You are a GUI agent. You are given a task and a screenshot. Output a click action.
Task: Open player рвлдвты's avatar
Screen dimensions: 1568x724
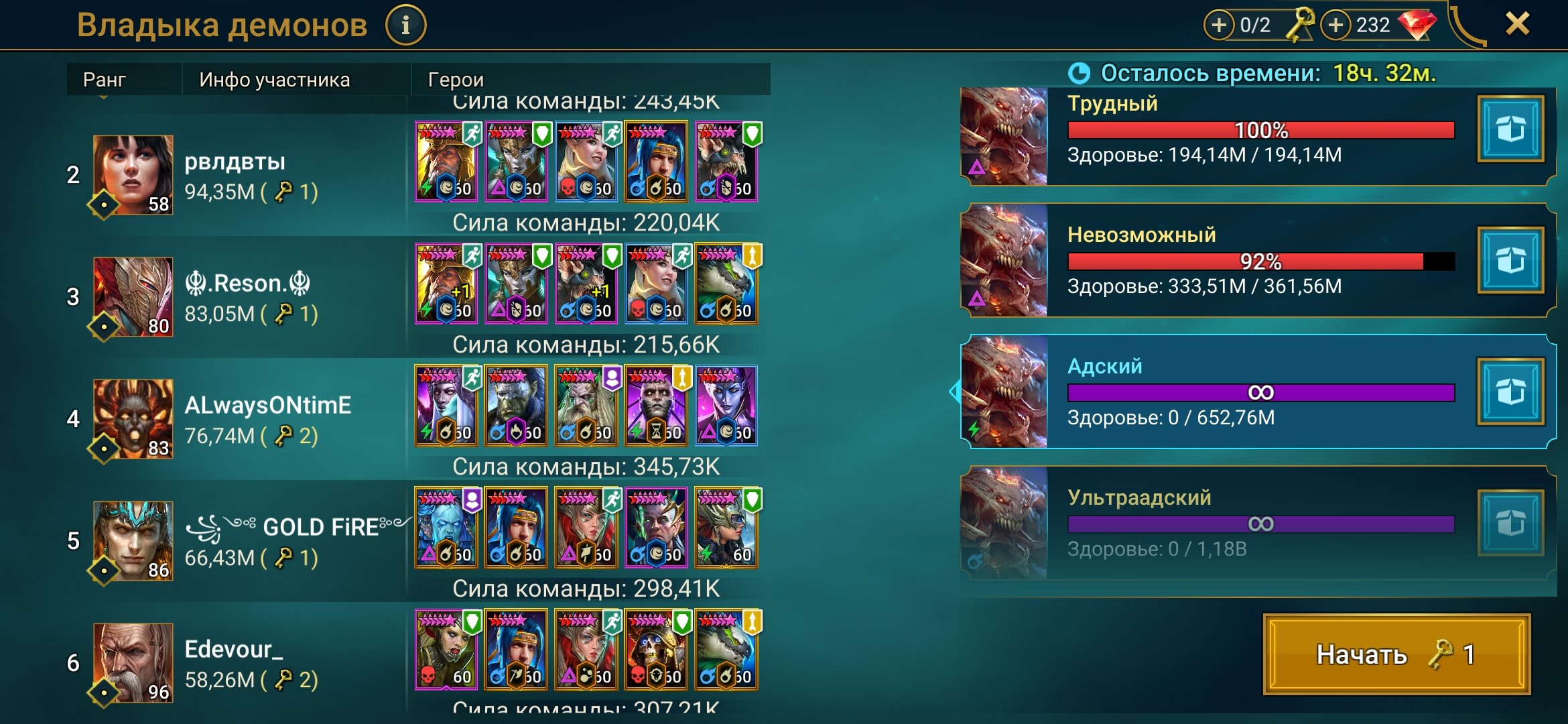(133, 175)
